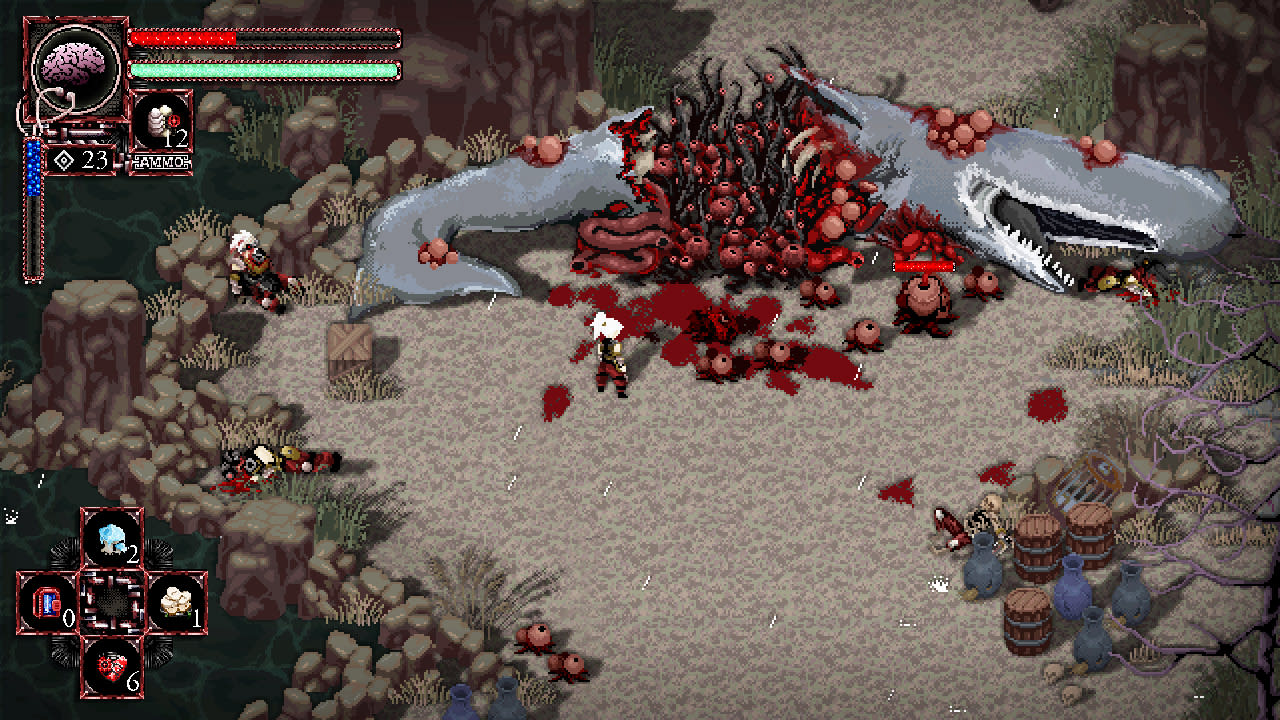
Task: Click the currency value 23
Action: pyautogui.click(x=93, y=158)
